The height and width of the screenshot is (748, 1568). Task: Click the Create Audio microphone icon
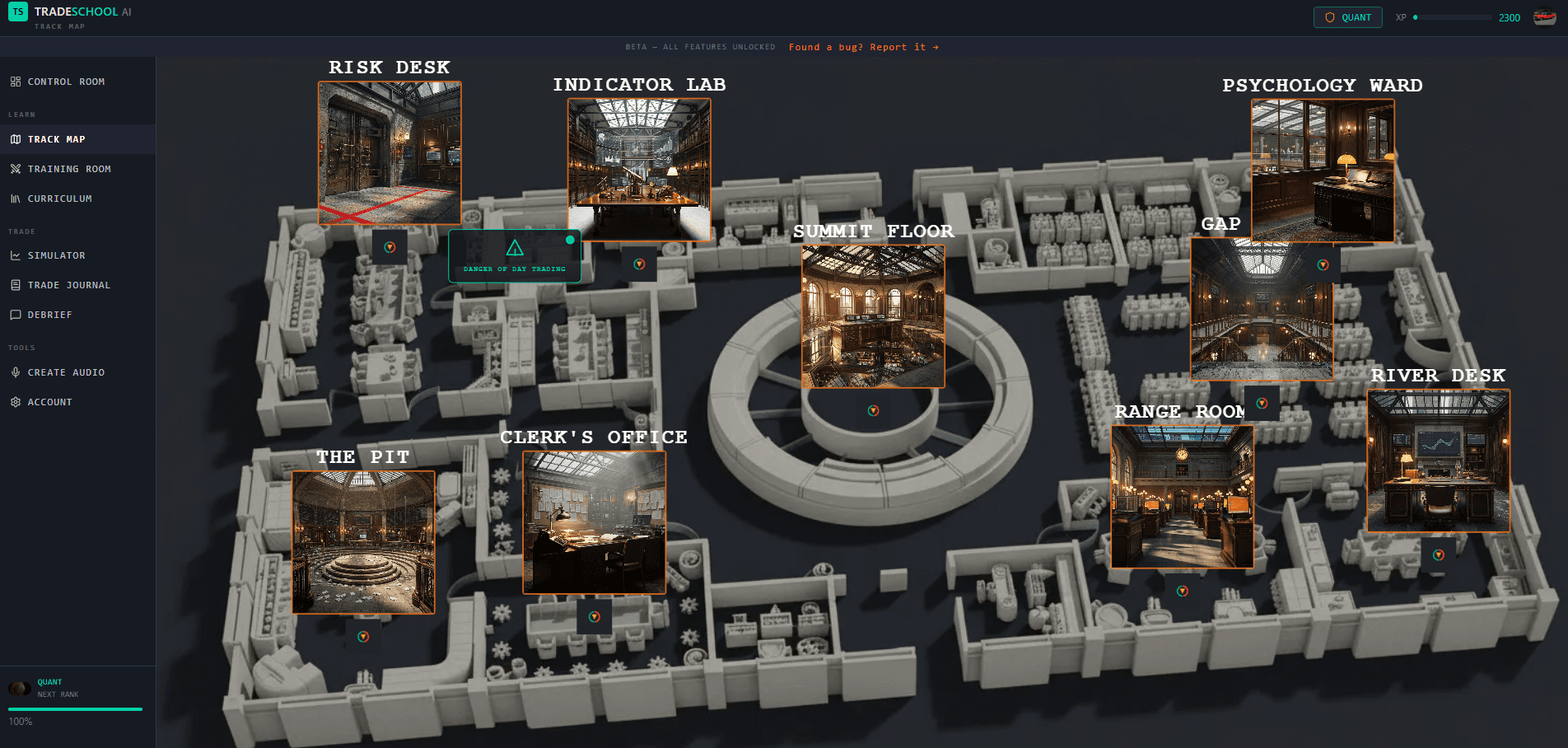coord(15,372)
